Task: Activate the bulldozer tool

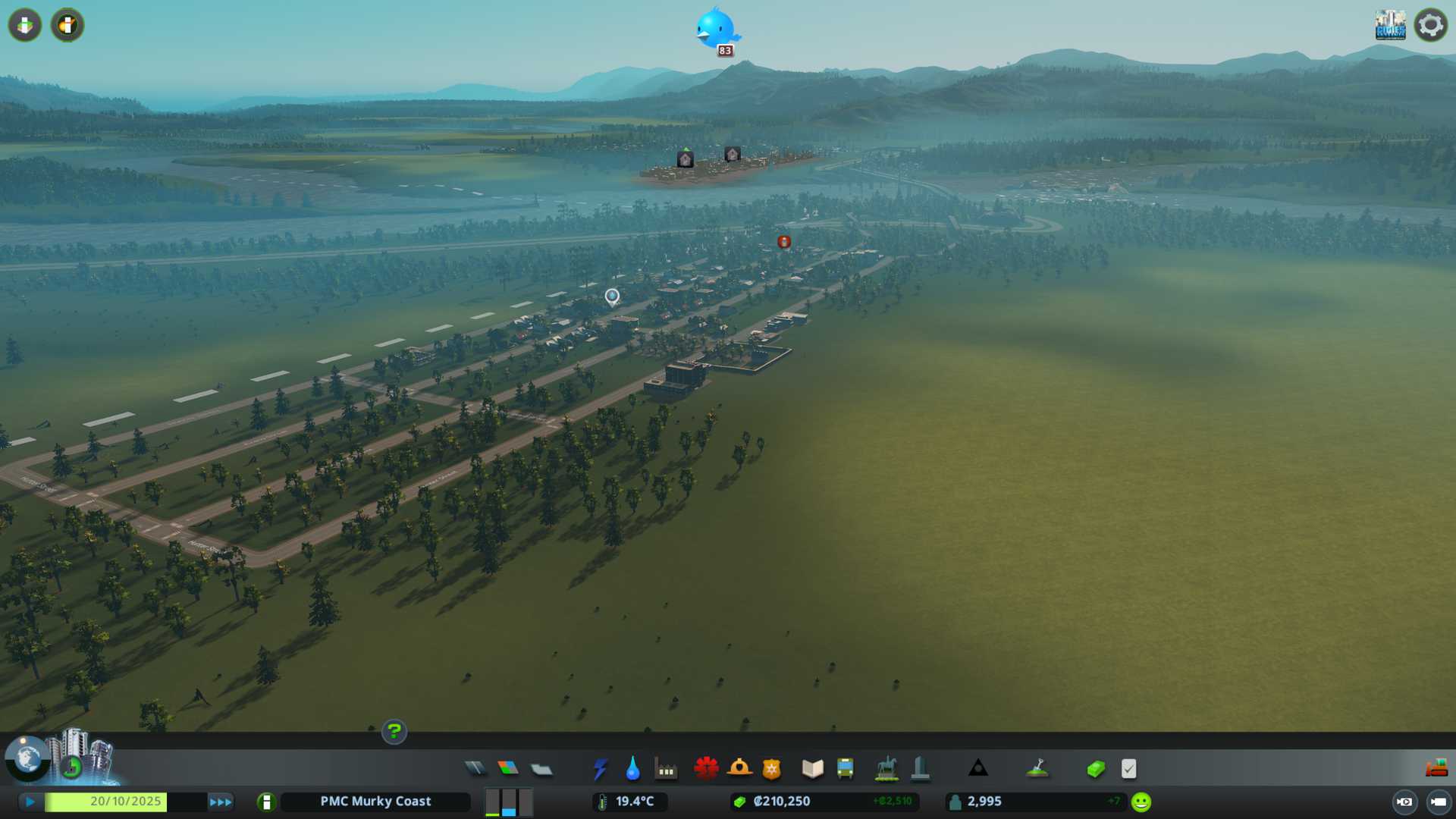Action: (1436, 769)
